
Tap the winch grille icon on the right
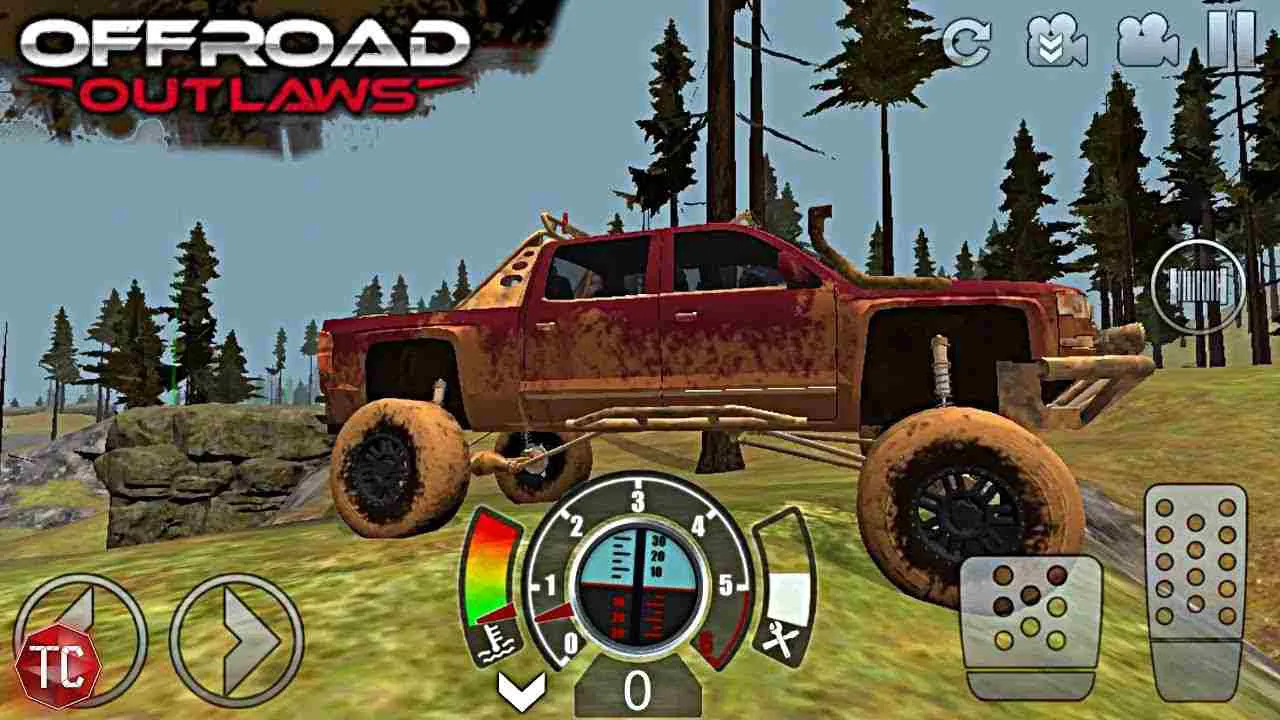pyautogui.click(x=1199, y=285)
